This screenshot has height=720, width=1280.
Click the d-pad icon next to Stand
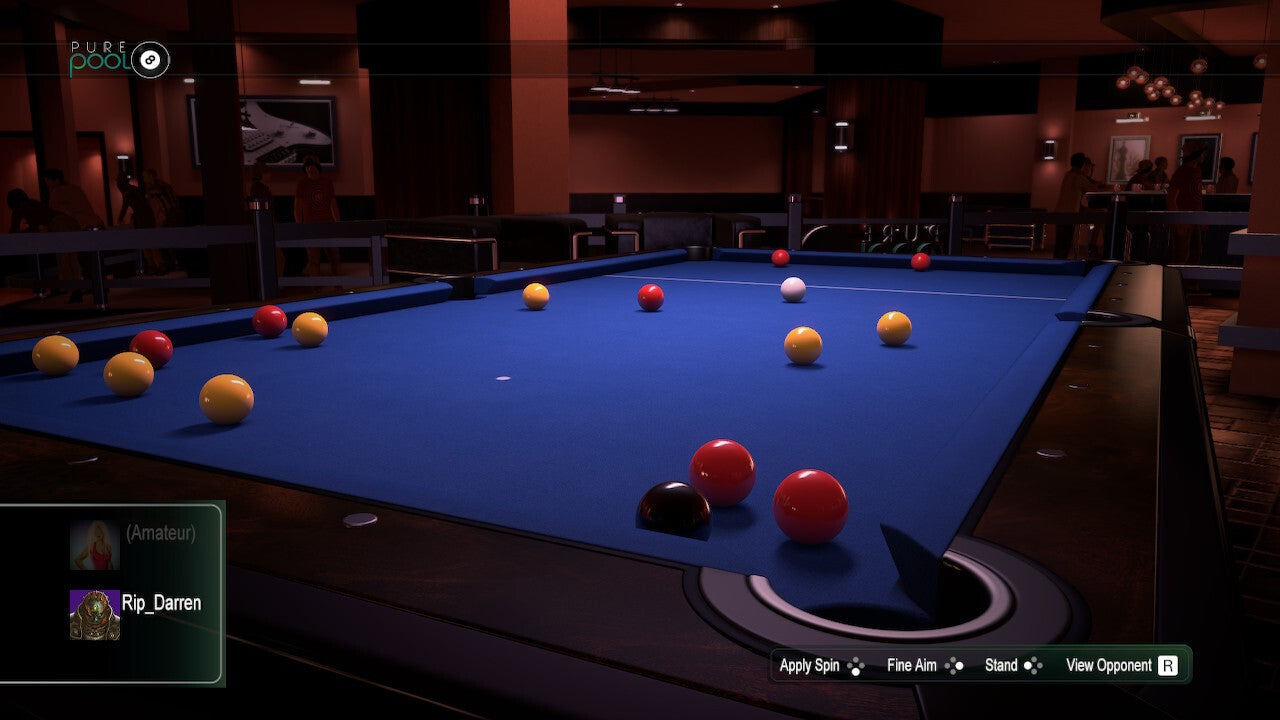pyautogui.click(x=1032, y=665)
